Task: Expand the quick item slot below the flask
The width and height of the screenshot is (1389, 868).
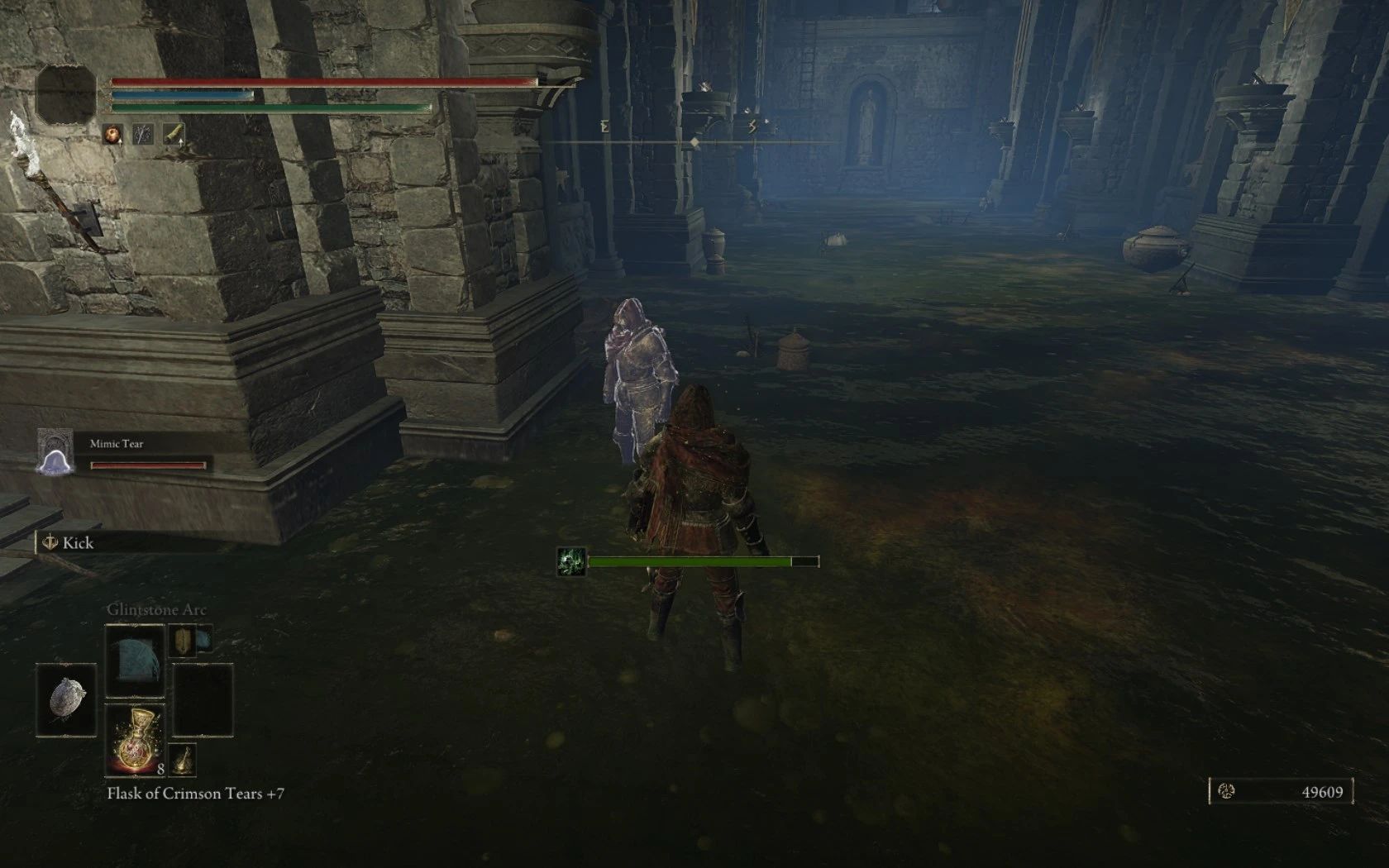Action: [x=183, y=761]
